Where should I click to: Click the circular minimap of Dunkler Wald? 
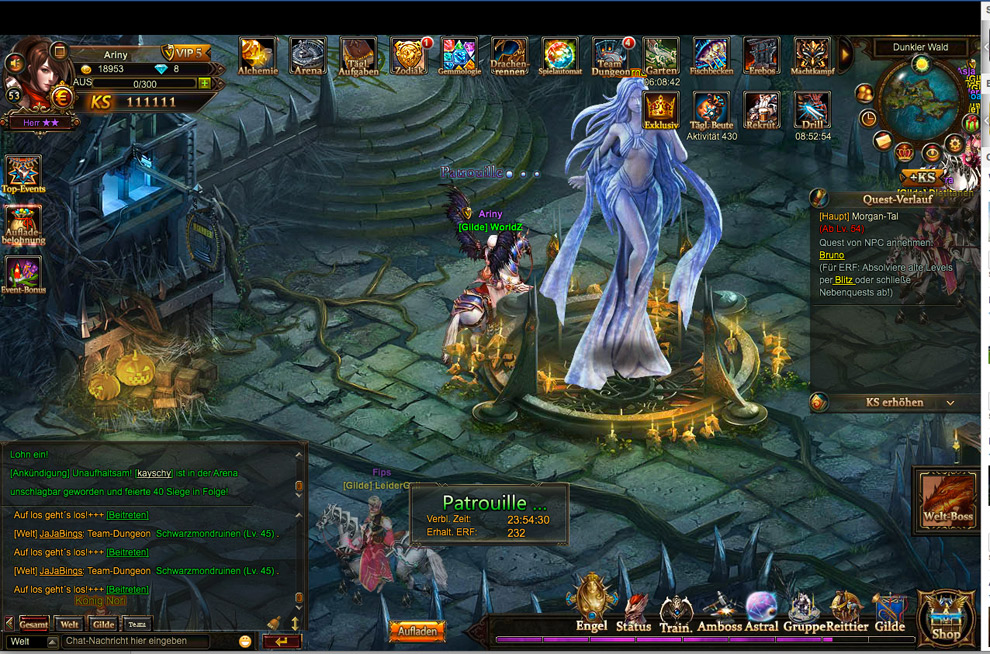920,100
